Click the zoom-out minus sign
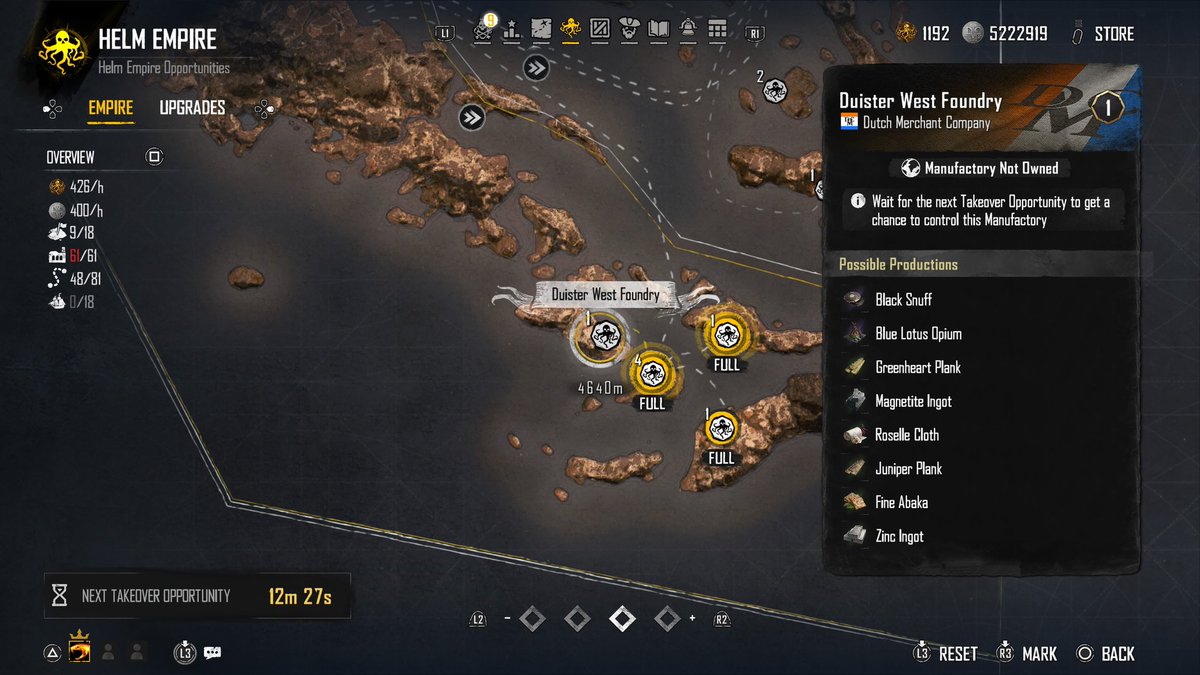 [508, 619]
